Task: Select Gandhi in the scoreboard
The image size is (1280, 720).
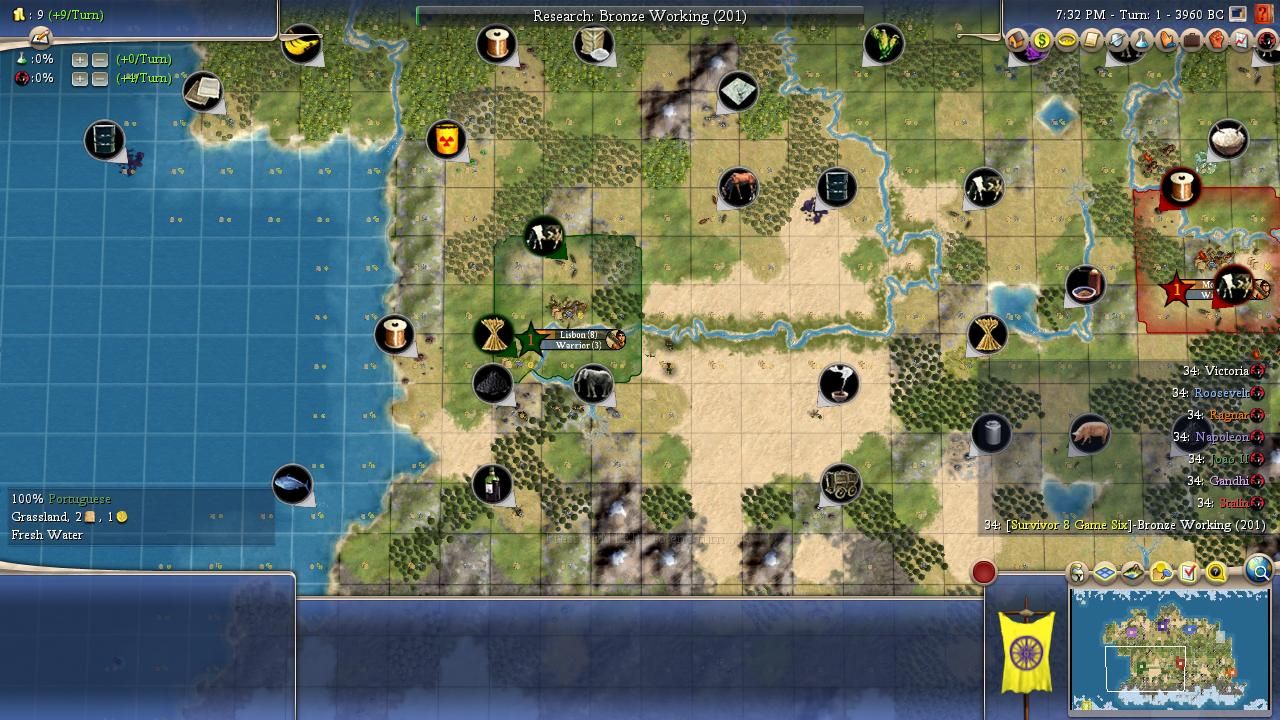Action: (x=1228, y=481)
